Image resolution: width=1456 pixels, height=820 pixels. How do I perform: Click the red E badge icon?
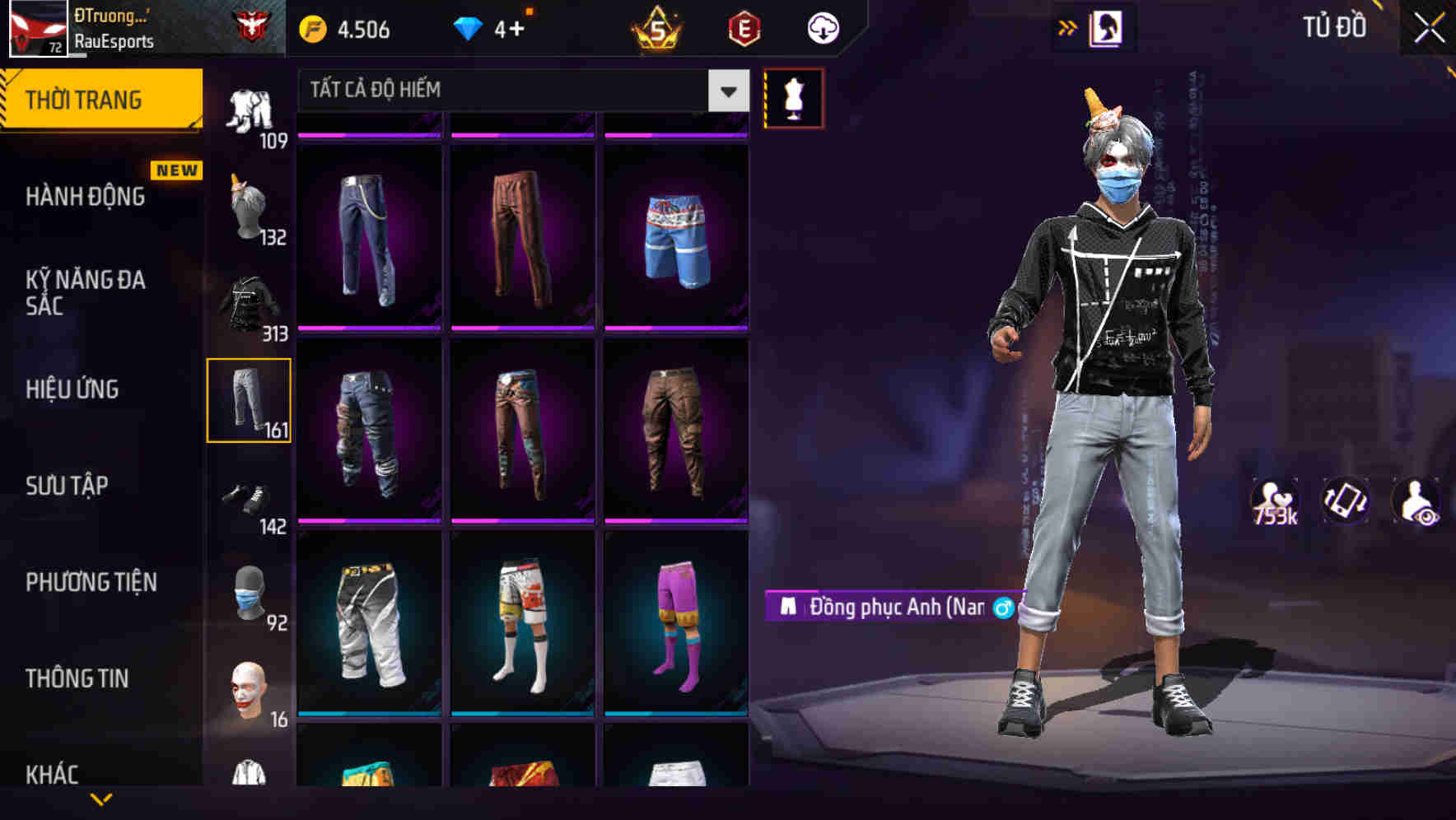point(744,28)
